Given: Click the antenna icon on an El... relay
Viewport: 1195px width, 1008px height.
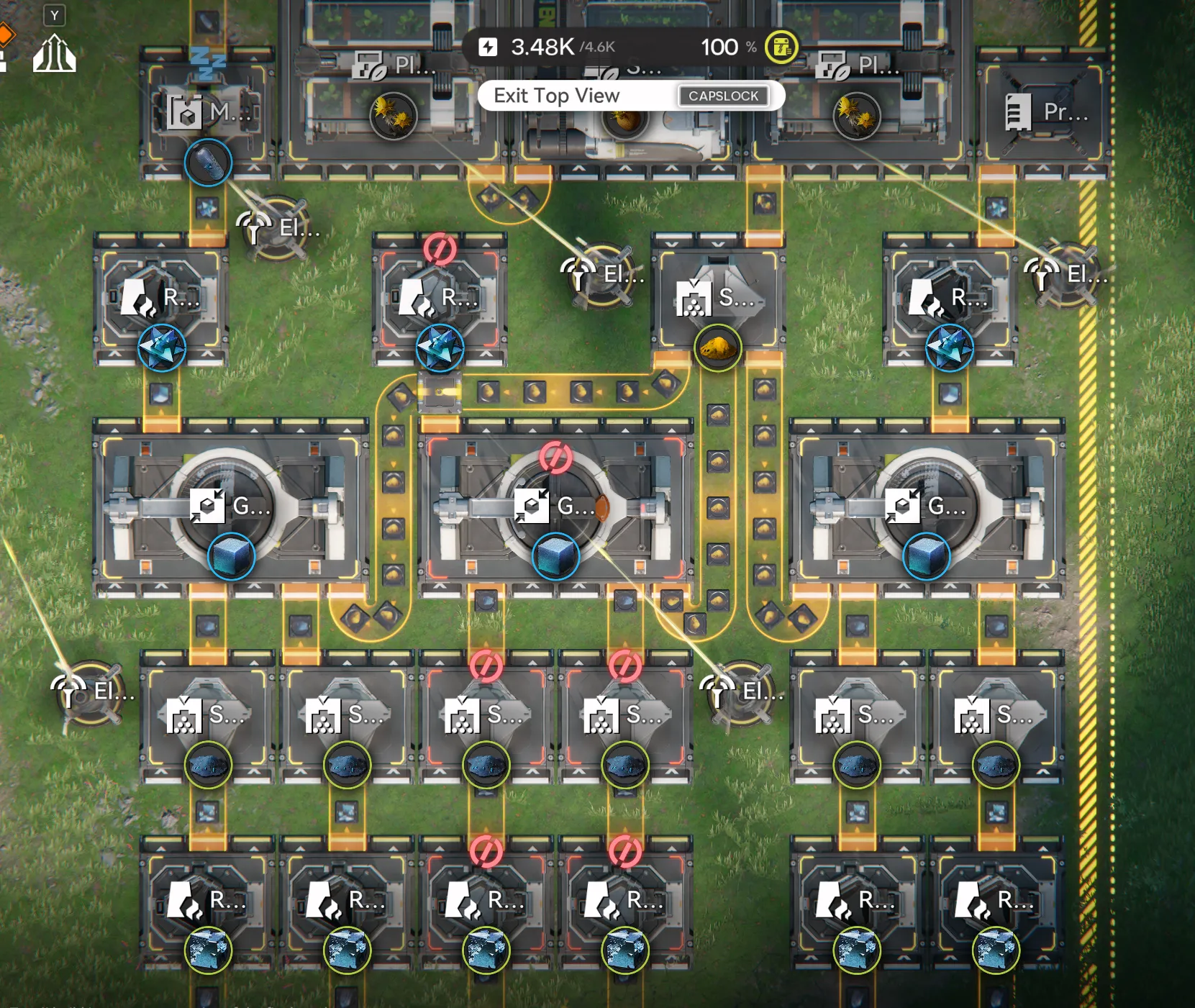Looking at the screenshot, I should click(x=579, y=273).
